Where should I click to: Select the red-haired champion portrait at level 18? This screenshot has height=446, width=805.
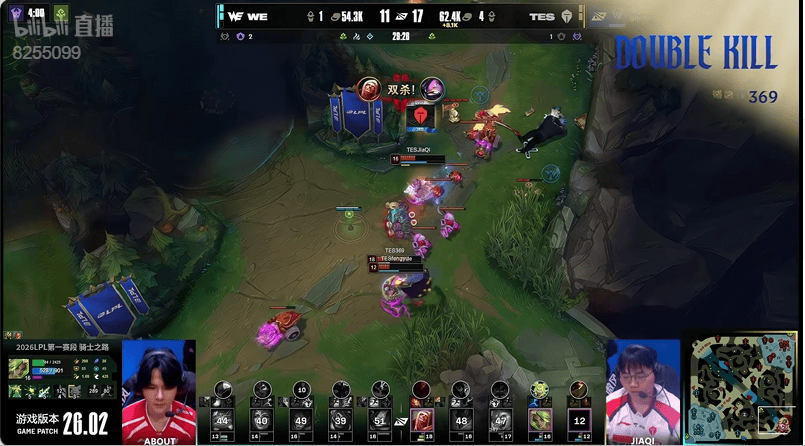coord(421,419)
